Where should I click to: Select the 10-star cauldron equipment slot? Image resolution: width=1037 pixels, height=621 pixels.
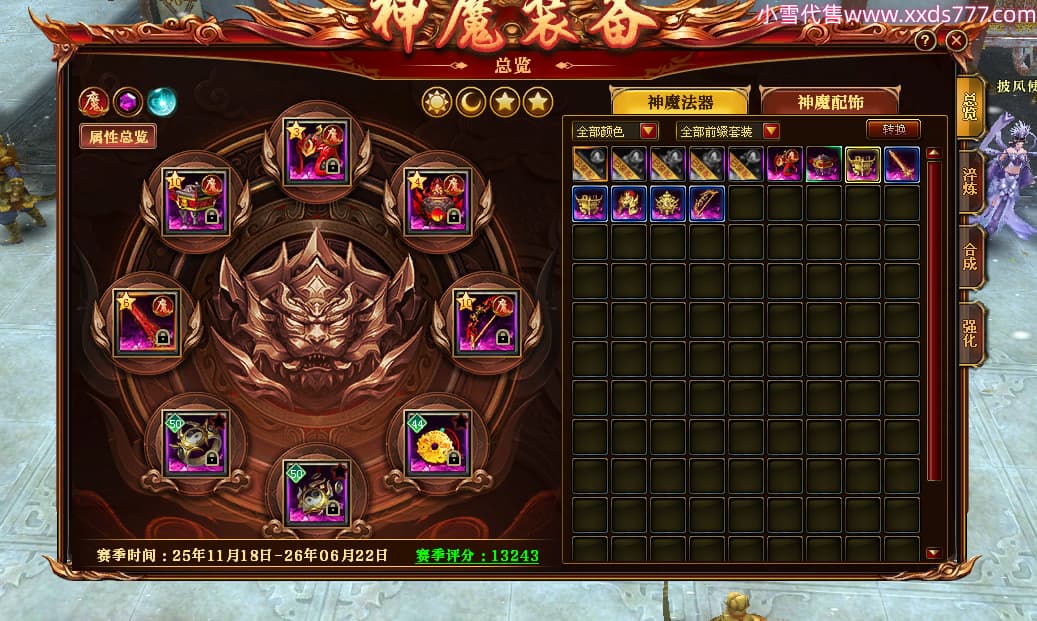point(196,201)
